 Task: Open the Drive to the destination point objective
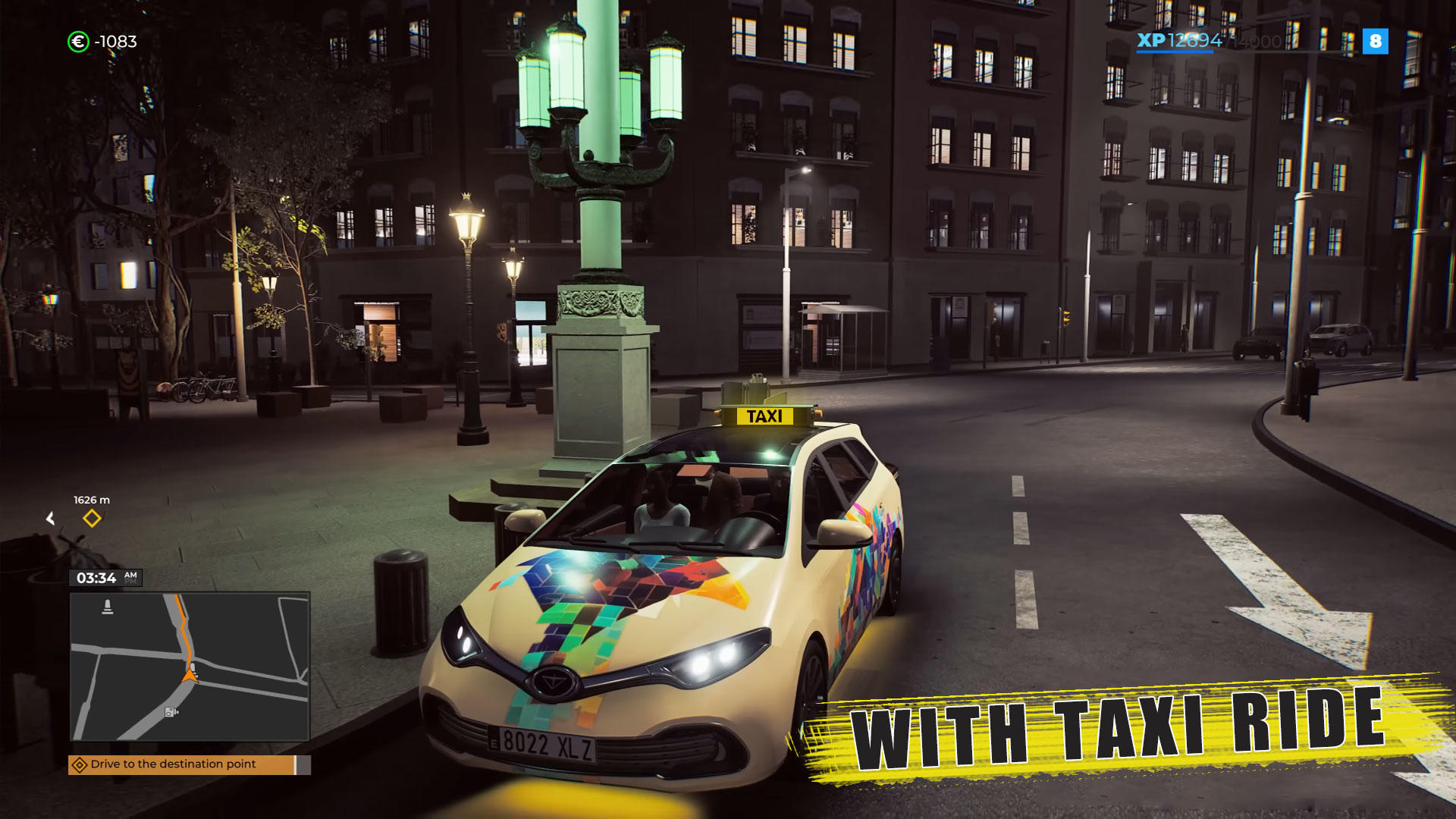[x=172, y=764]
